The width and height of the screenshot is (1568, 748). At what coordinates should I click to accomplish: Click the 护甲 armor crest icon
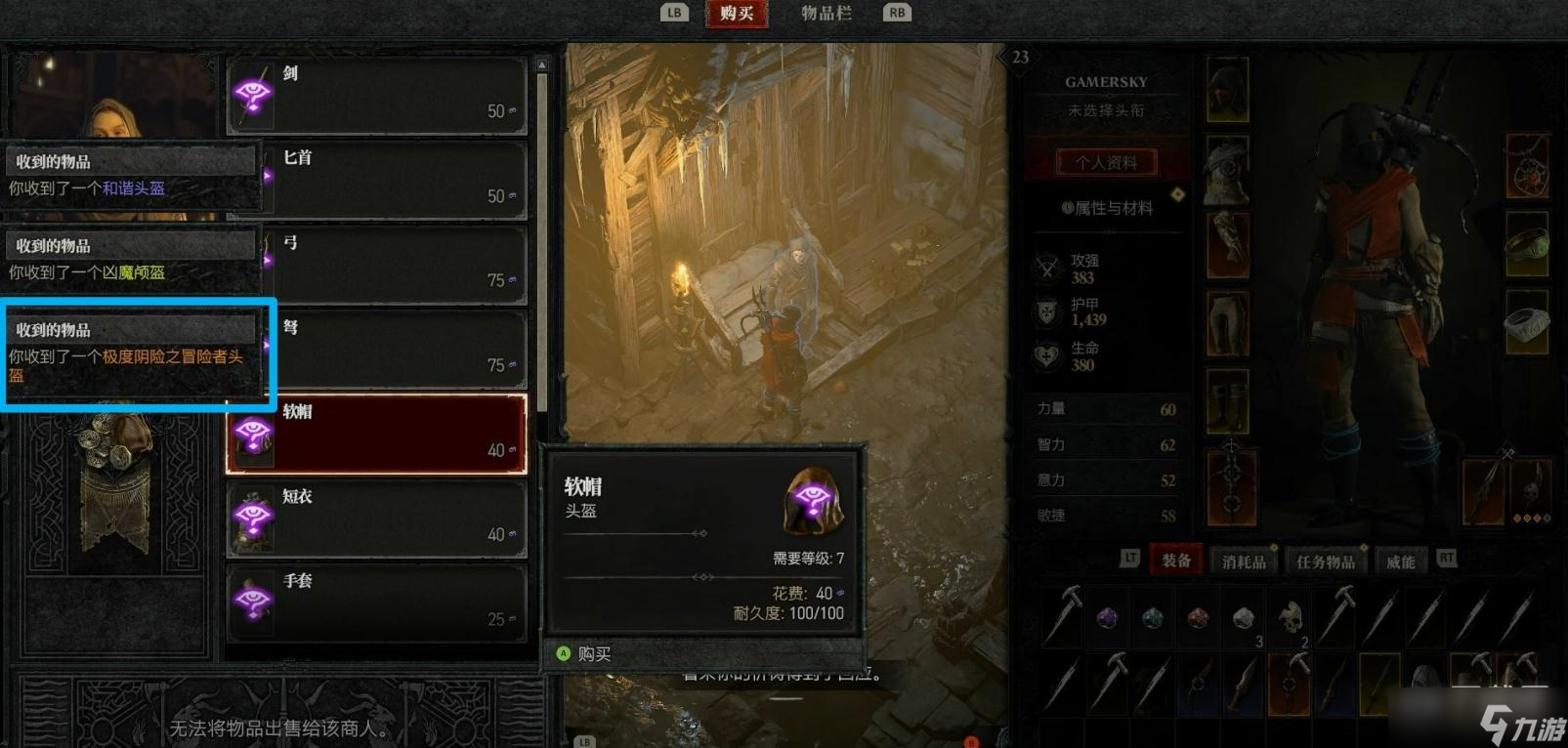(1047, 312)
